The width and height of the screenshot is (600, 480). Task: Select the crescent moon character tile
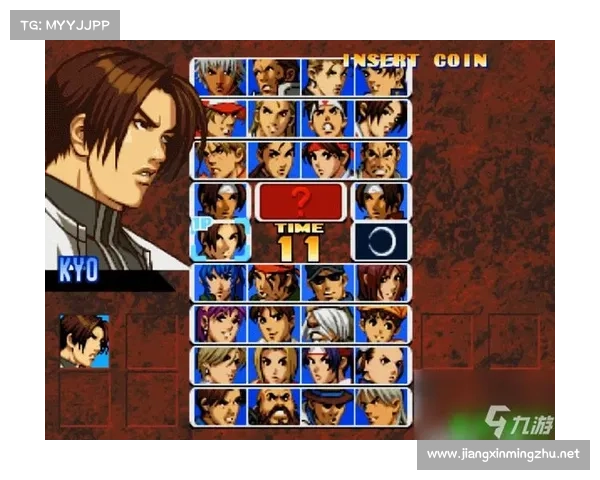[x=381, y=241]
